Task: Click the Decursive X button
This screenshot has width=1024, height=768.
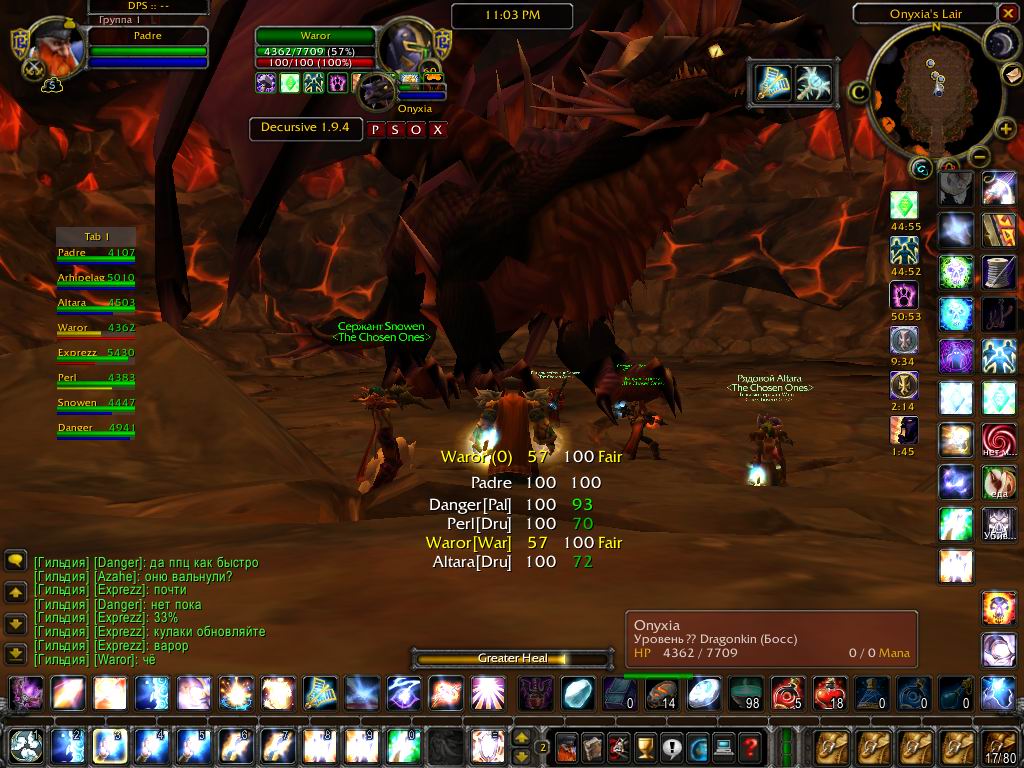Action: click(x=437, y=129)
